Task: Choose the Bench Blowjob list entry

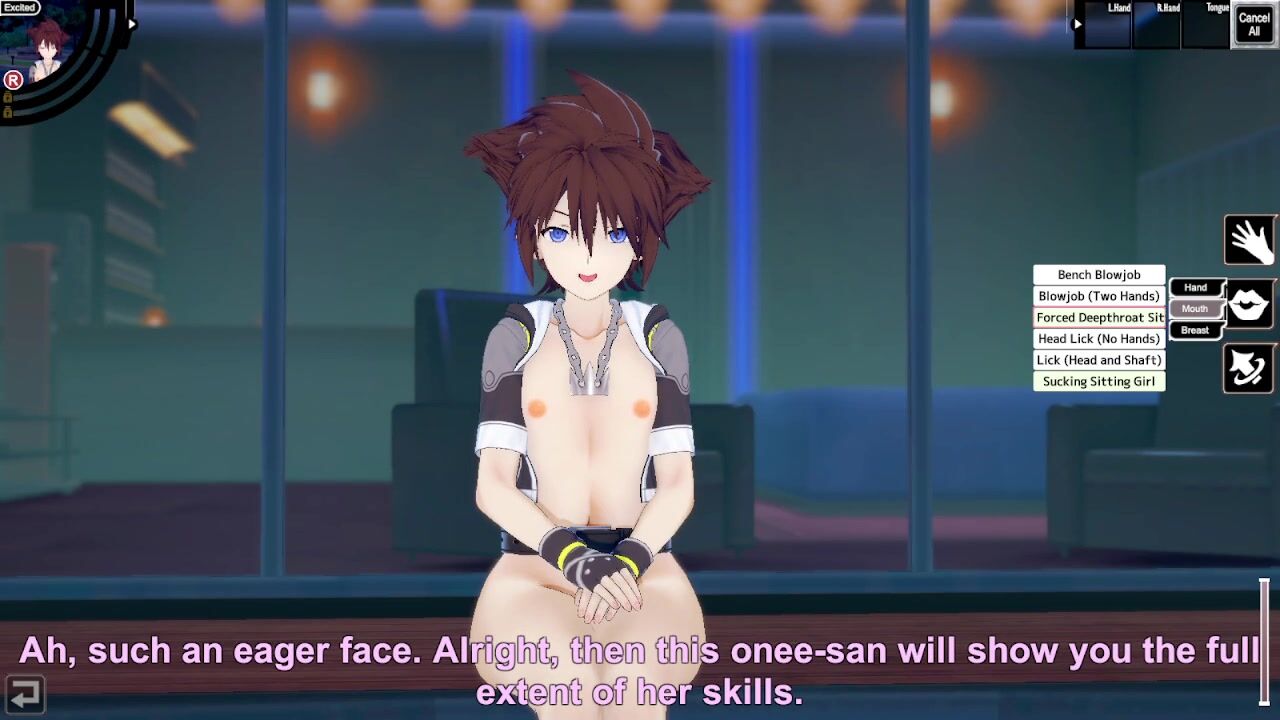Action: (1099, 275)
